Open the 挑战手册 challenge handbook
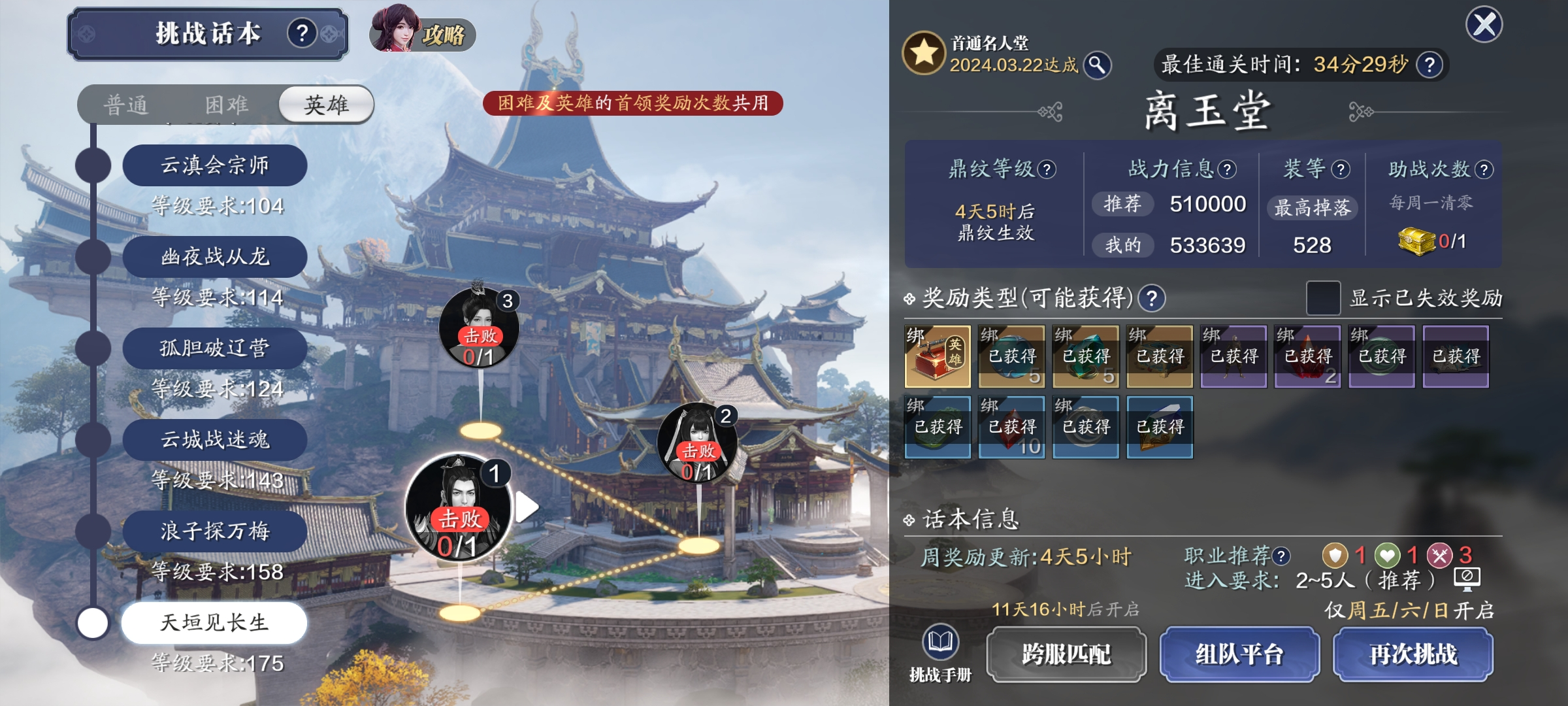 pyautogui.click(x=940, y=653)
